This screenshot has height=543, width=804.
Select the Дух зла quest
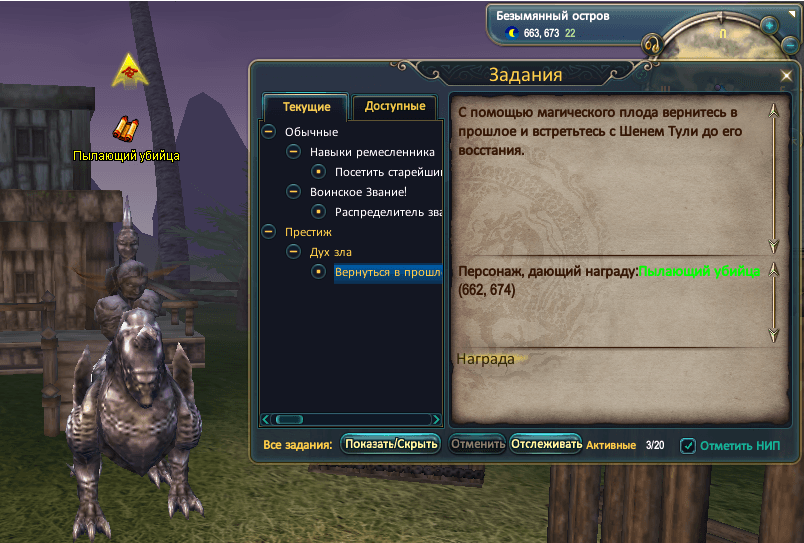[330, 252]
